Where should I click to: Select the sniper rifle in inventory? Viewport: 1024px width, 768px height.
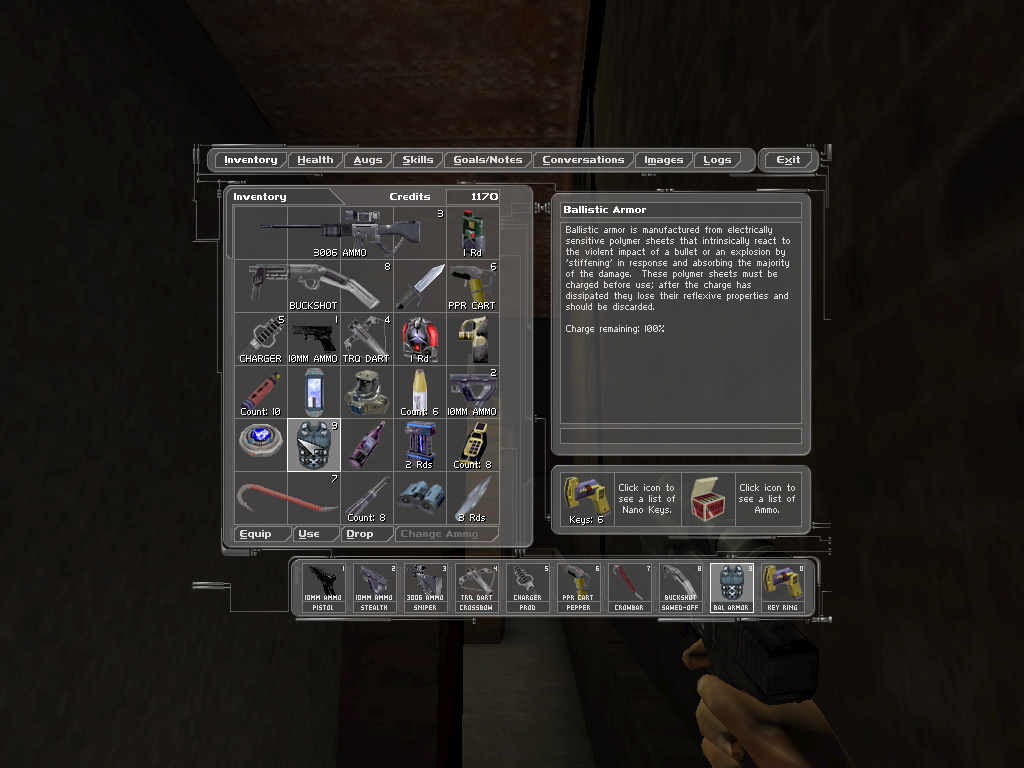point(340,232)
